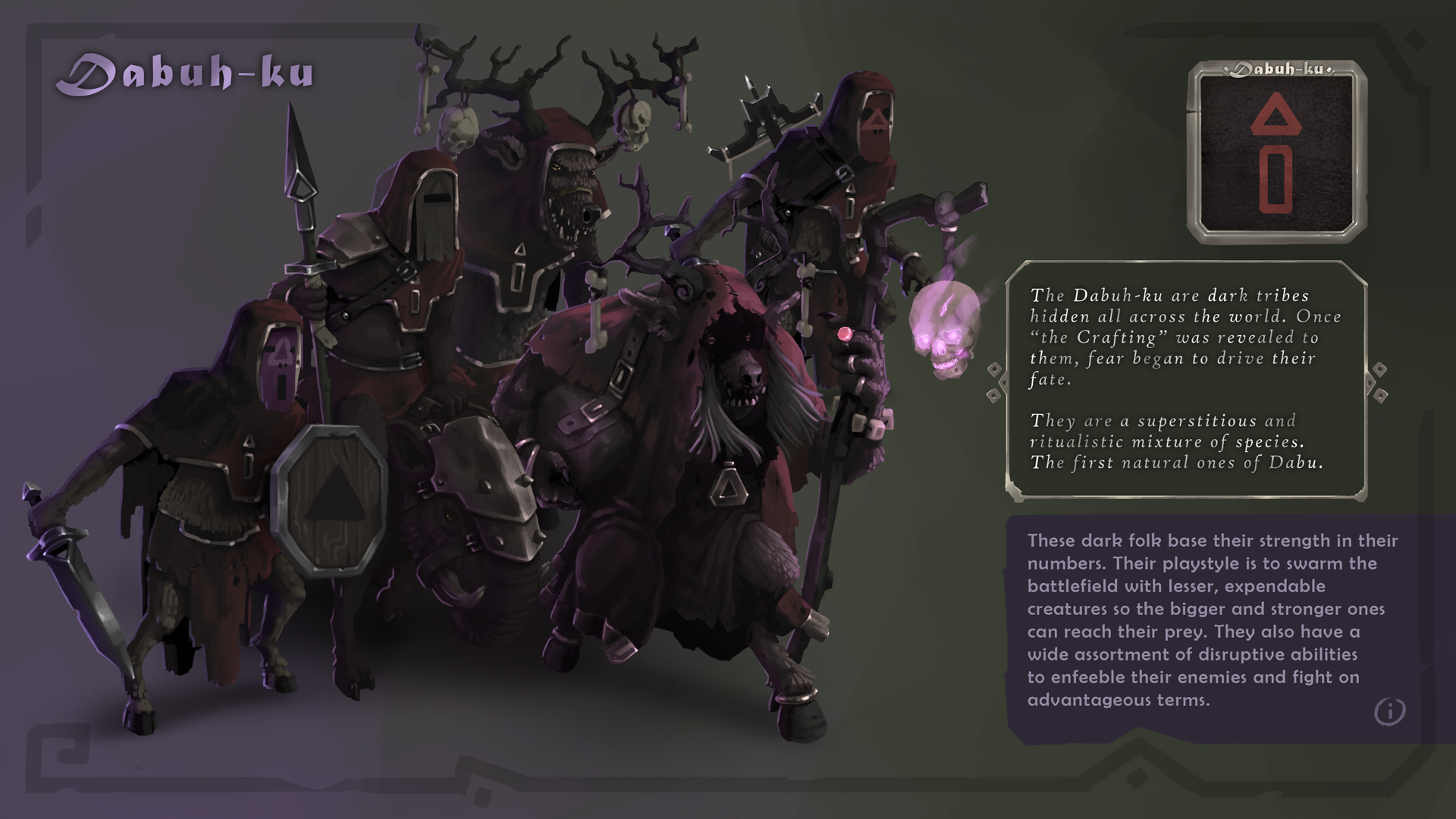Viewport: 1456px width, 819px height.
Task: Click the pink gem held by the shaman
Action: pos(844,334)
